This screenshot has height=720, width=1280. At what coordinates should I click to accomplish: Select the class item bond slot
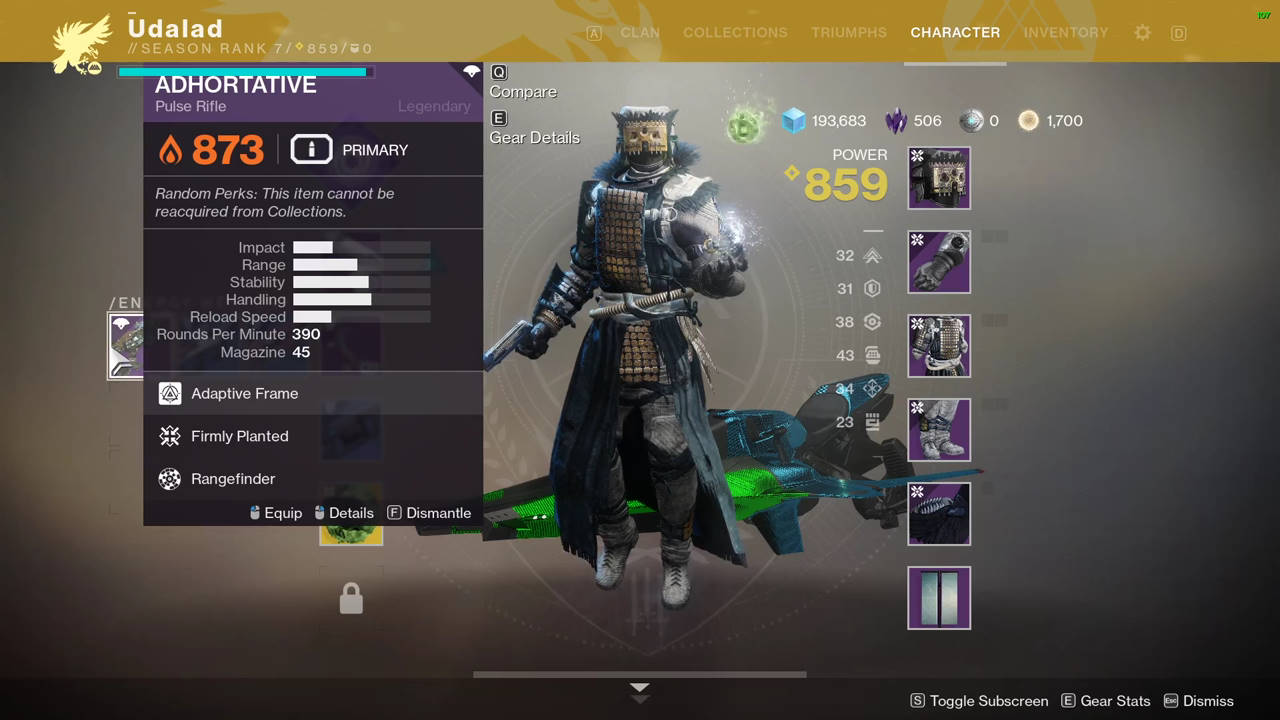[939, 514]
